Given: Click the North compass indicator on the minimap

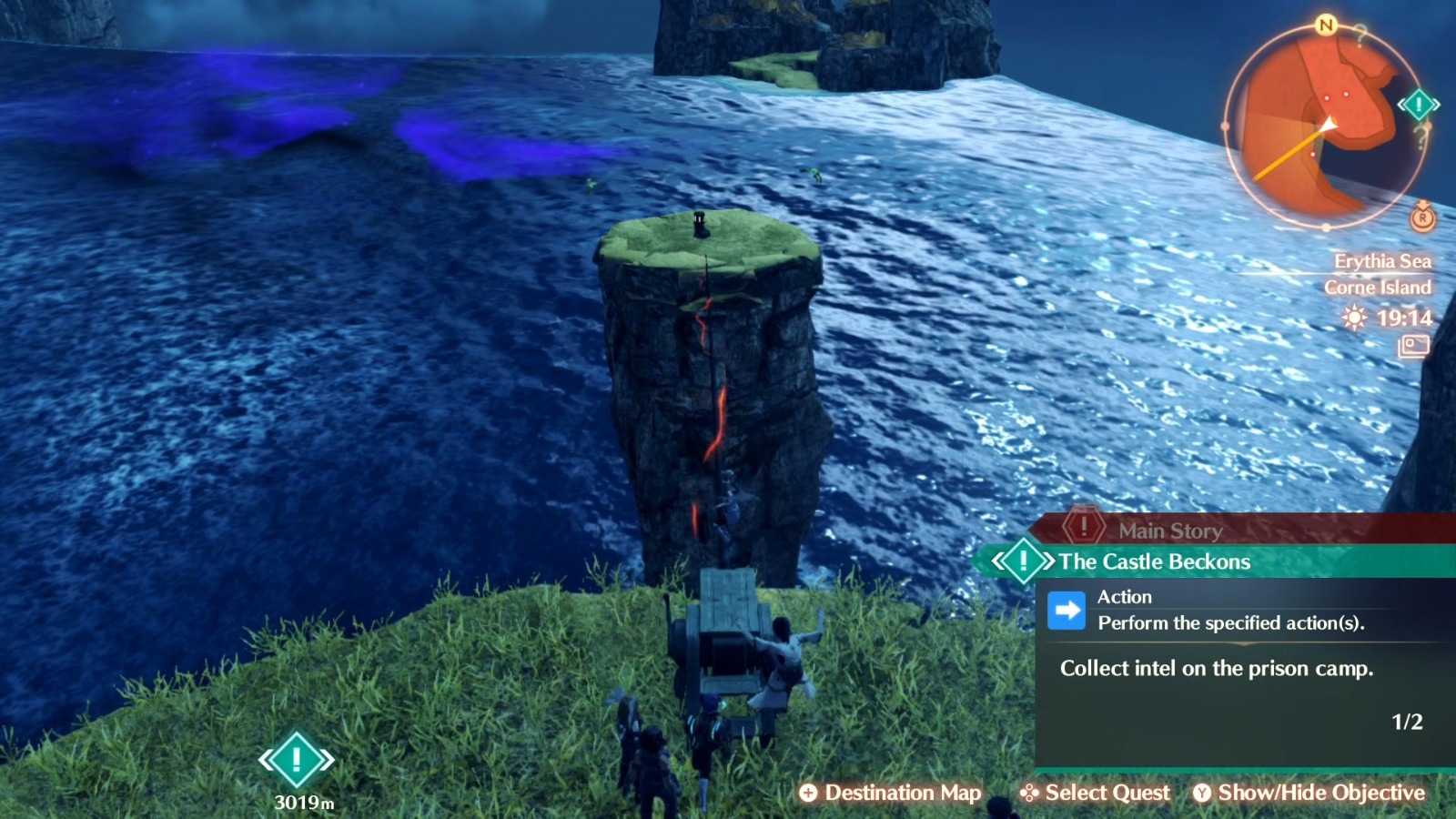Looking at the screenshot, I should pos(1326,25).
